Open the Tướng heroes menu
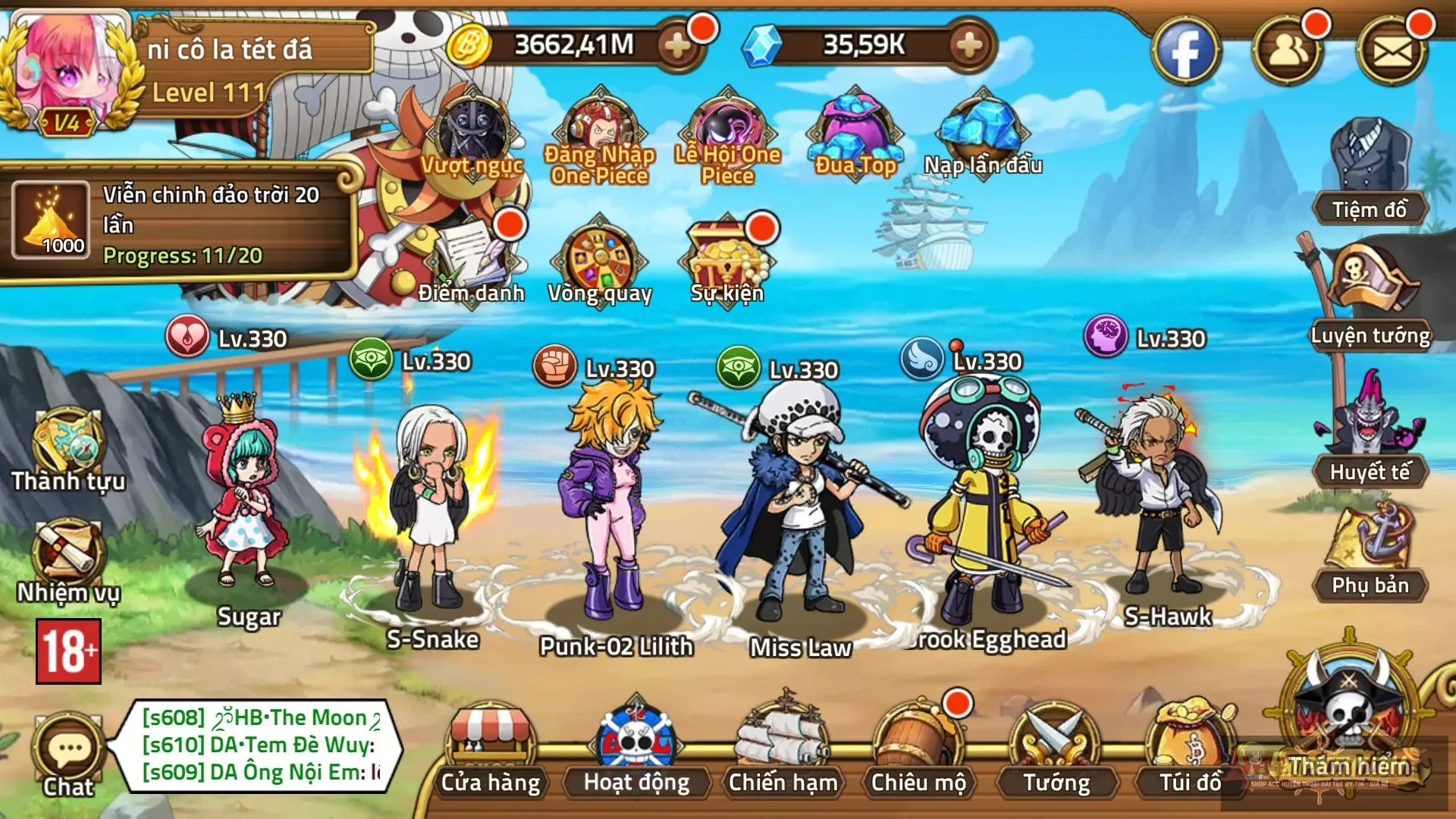This screenshot has width=1456, height=819. tap(1056, 747)
